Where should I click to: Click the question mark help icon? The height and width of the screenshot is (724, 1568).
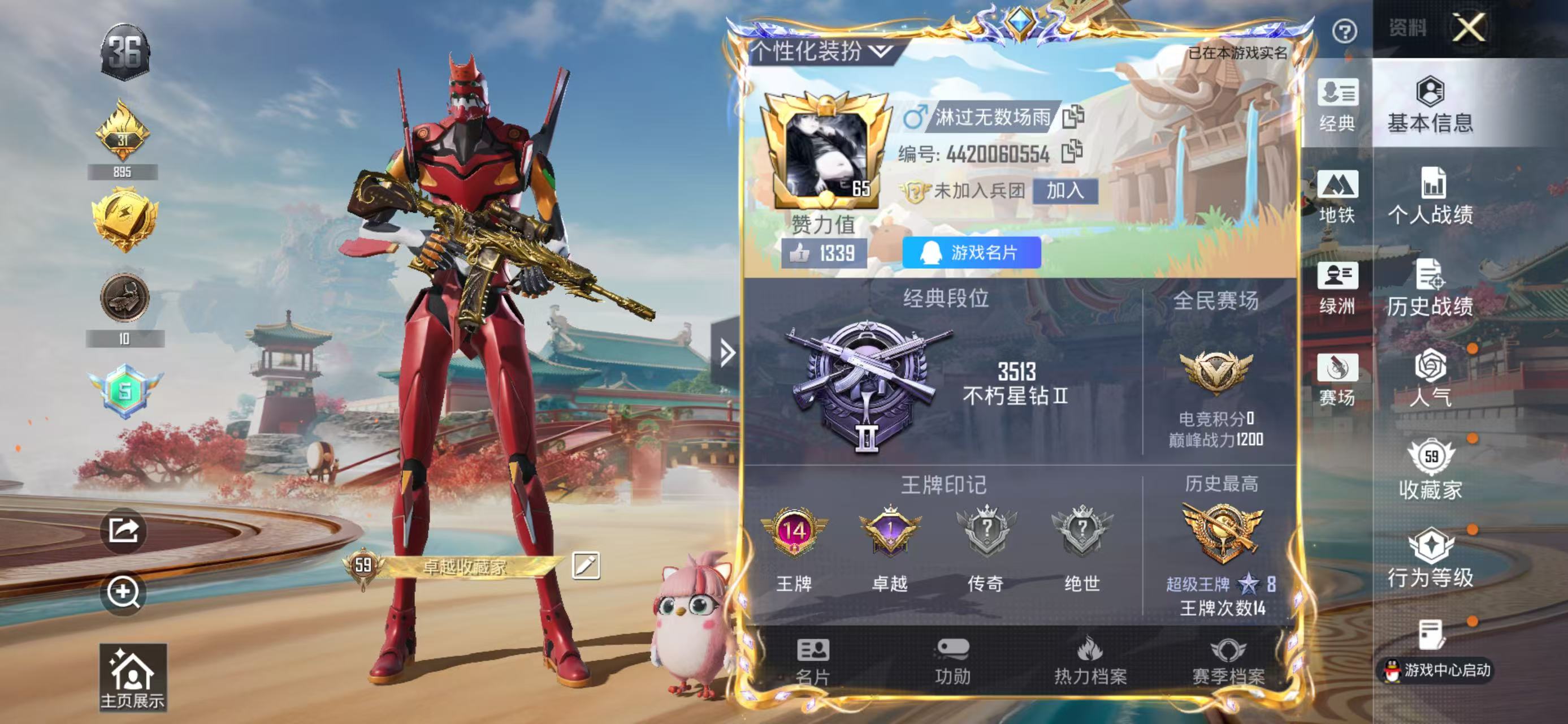pos(1344,31)
